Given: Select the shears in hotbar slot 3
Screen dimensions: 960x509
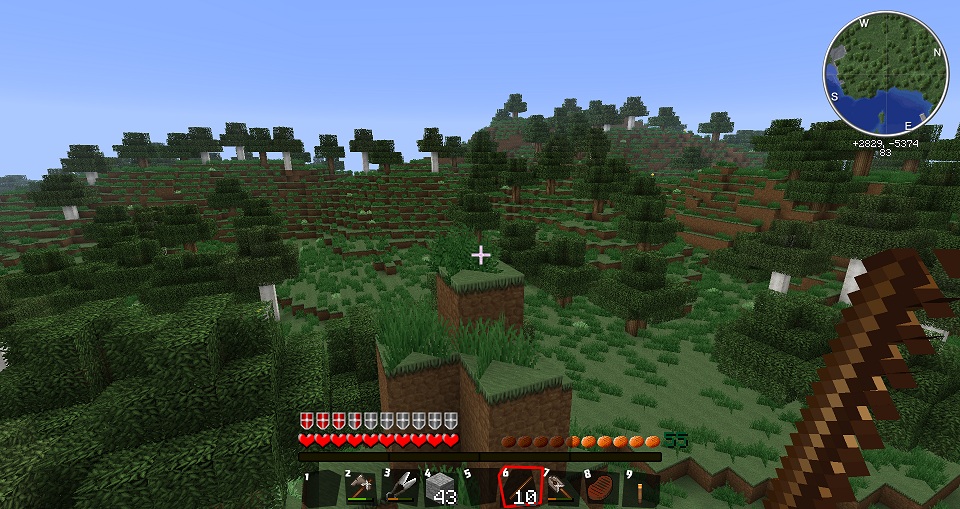Looking at the screenshot, I should [x=400, y=487].
